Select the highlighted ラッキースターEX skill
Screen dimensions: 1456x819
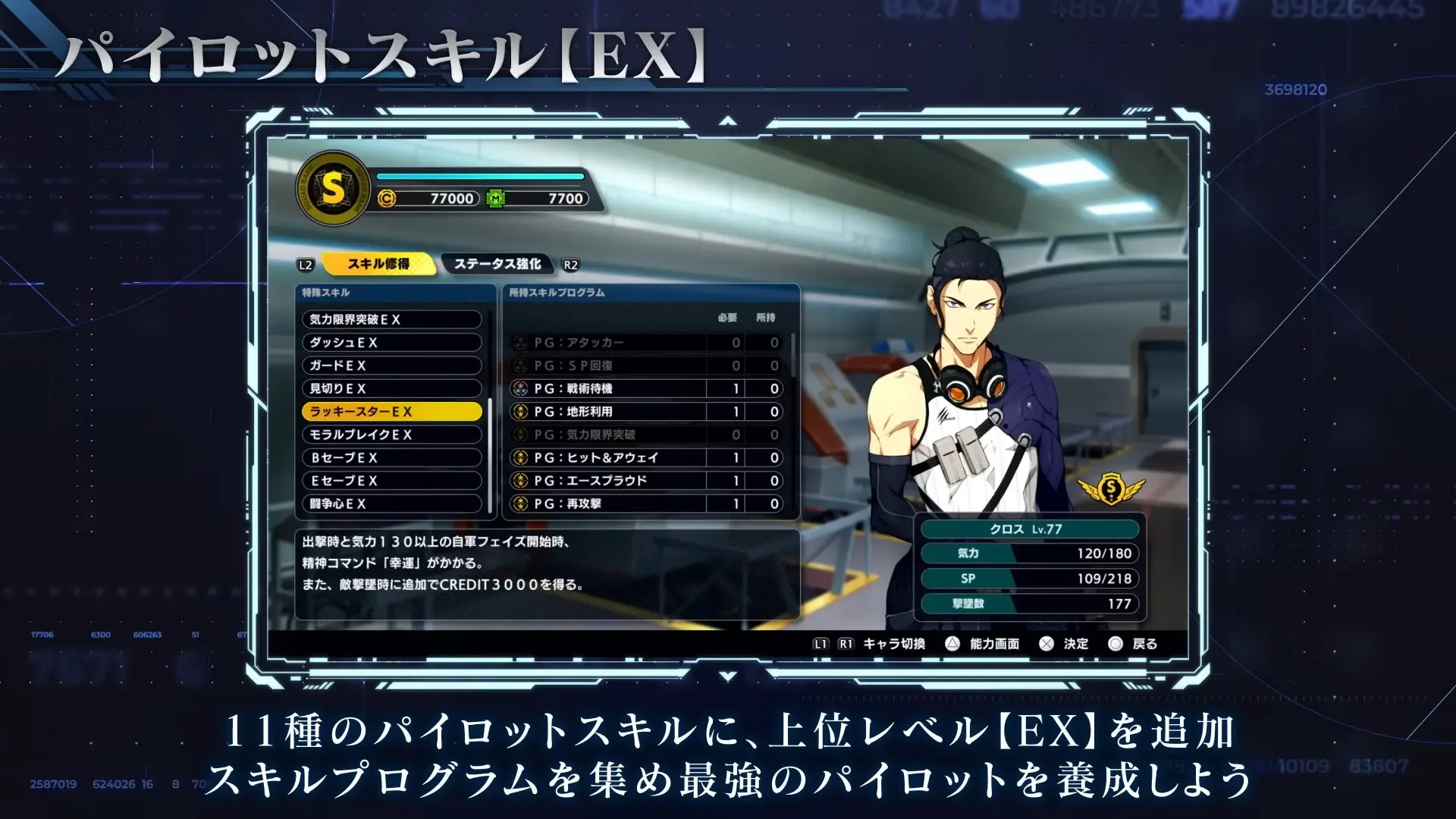391,412
